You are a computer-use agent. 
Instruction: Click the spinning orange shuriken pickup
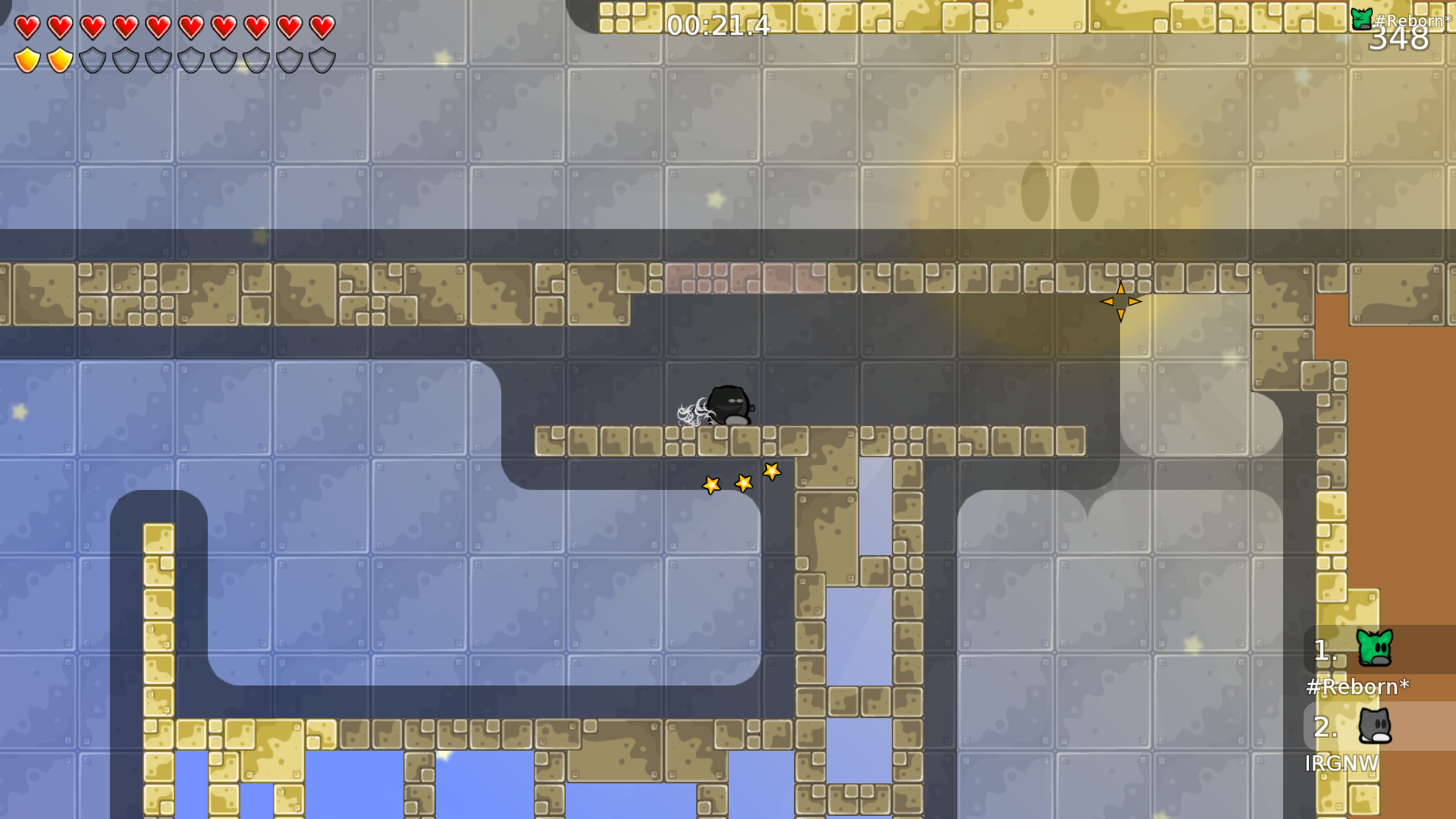1122,301
